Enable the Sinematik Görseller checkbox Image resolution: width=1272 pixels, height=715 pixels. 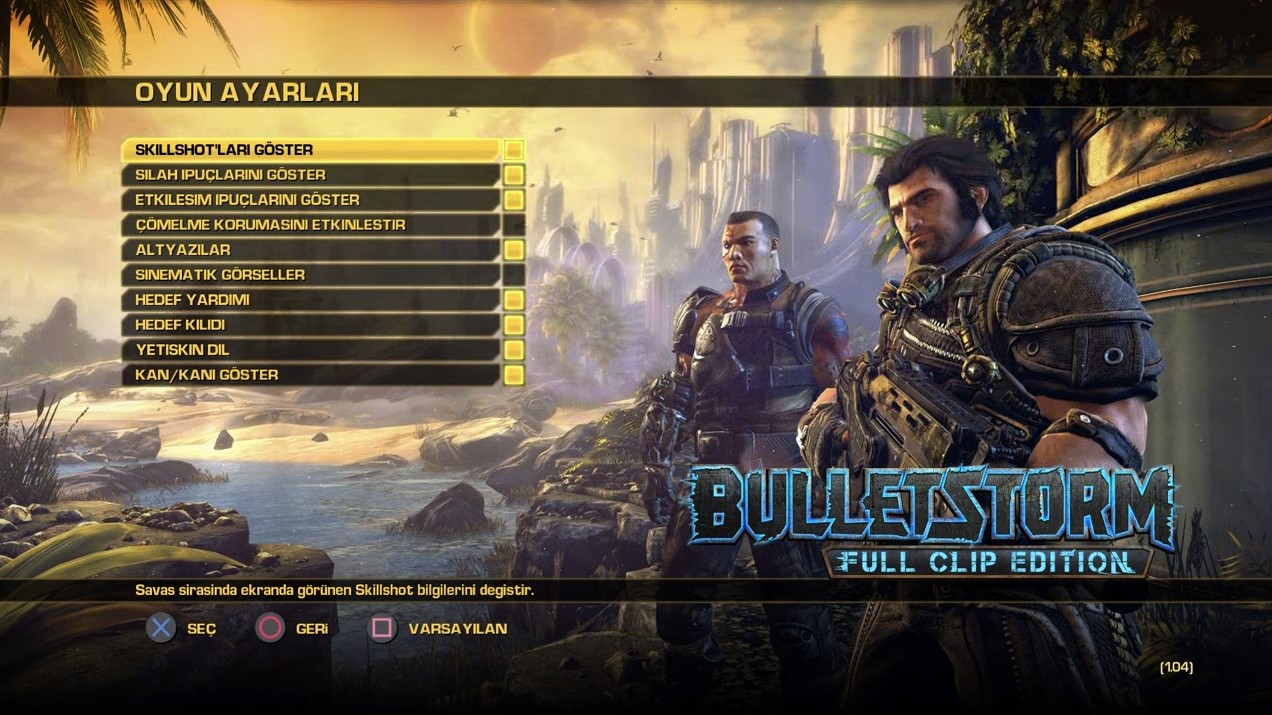click(x=513, y=275)
